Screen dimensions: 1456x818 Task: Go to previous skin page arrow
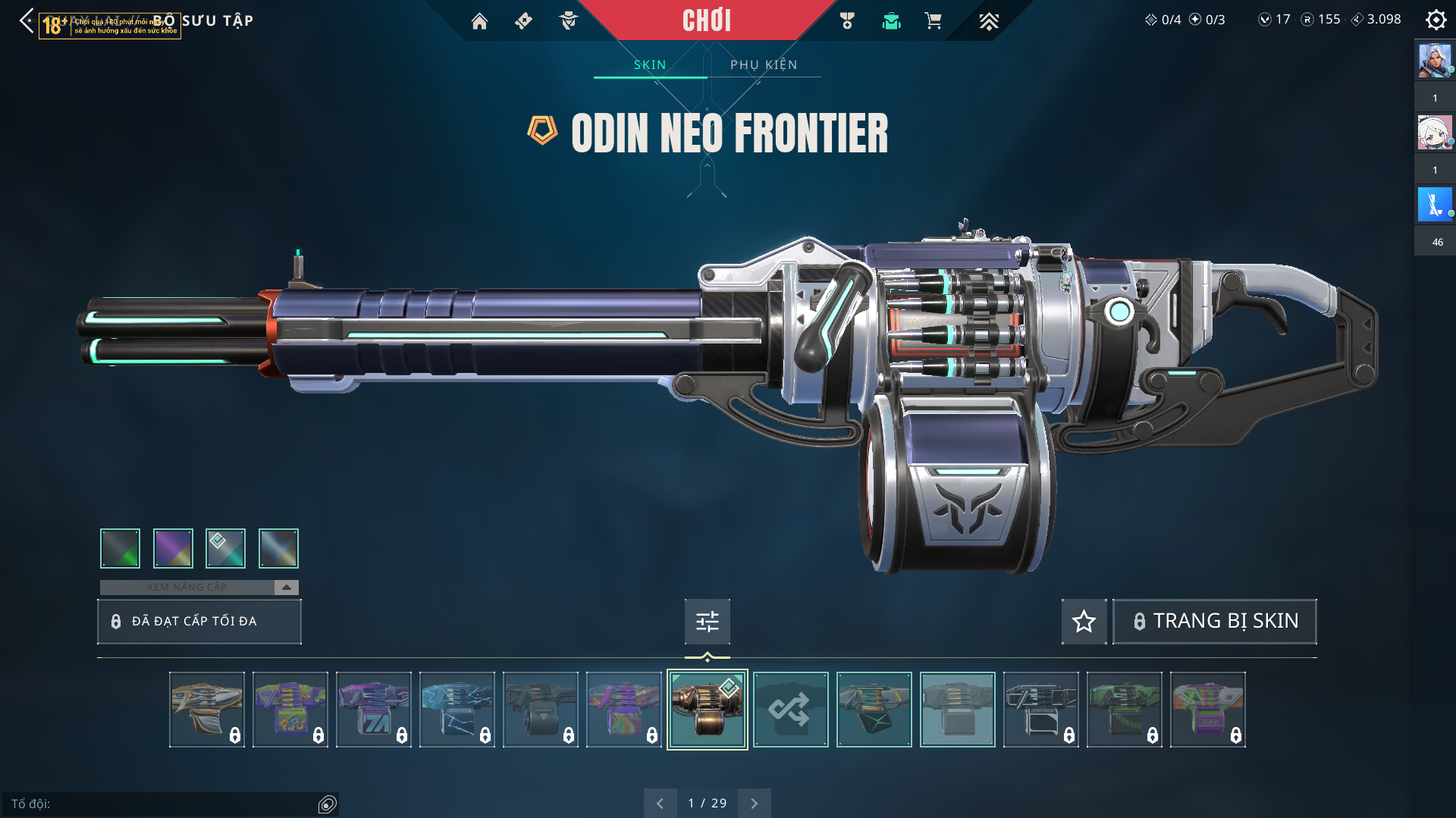[660, 803]
